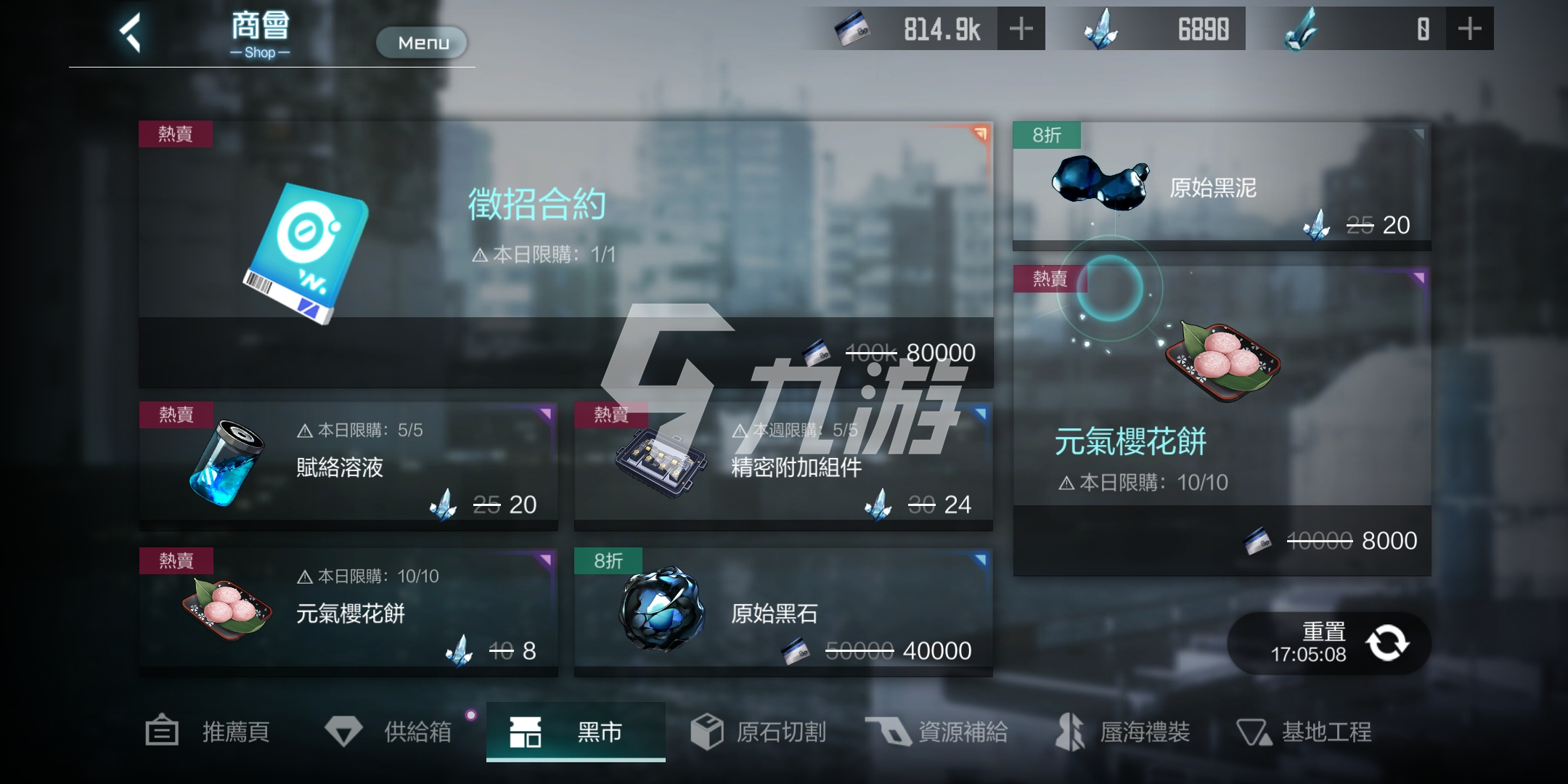Tap the 熱賣 hot sale badge on 賦絡溶液
This screenshot has width=1568, height=784.
tap(176, 415)
